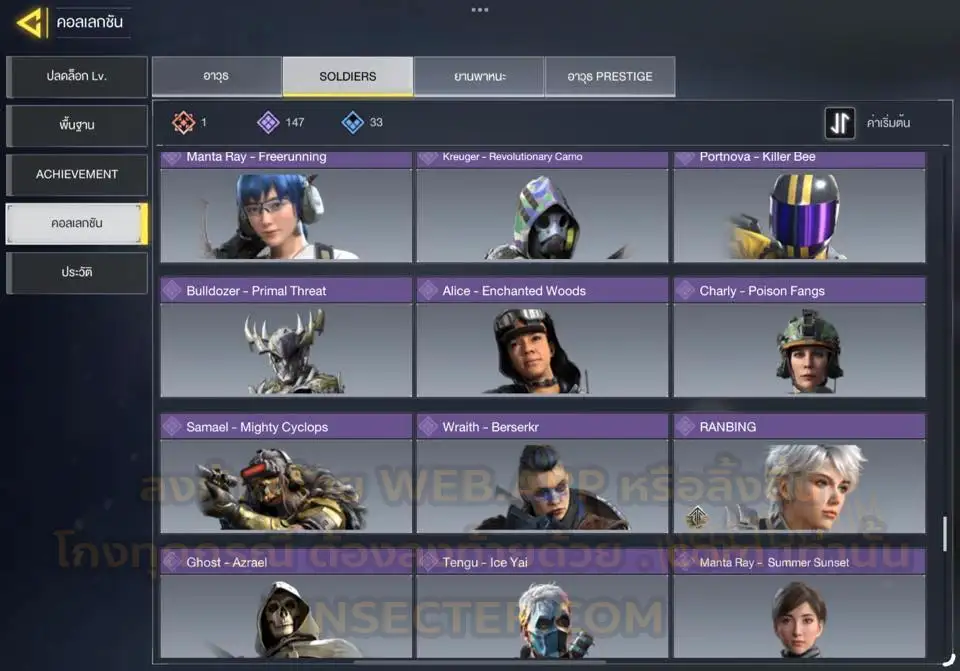Screen dimensions: 960x671
Task: Pick the Alice - Enchanted Woods skin
Action: coord(542,338)
